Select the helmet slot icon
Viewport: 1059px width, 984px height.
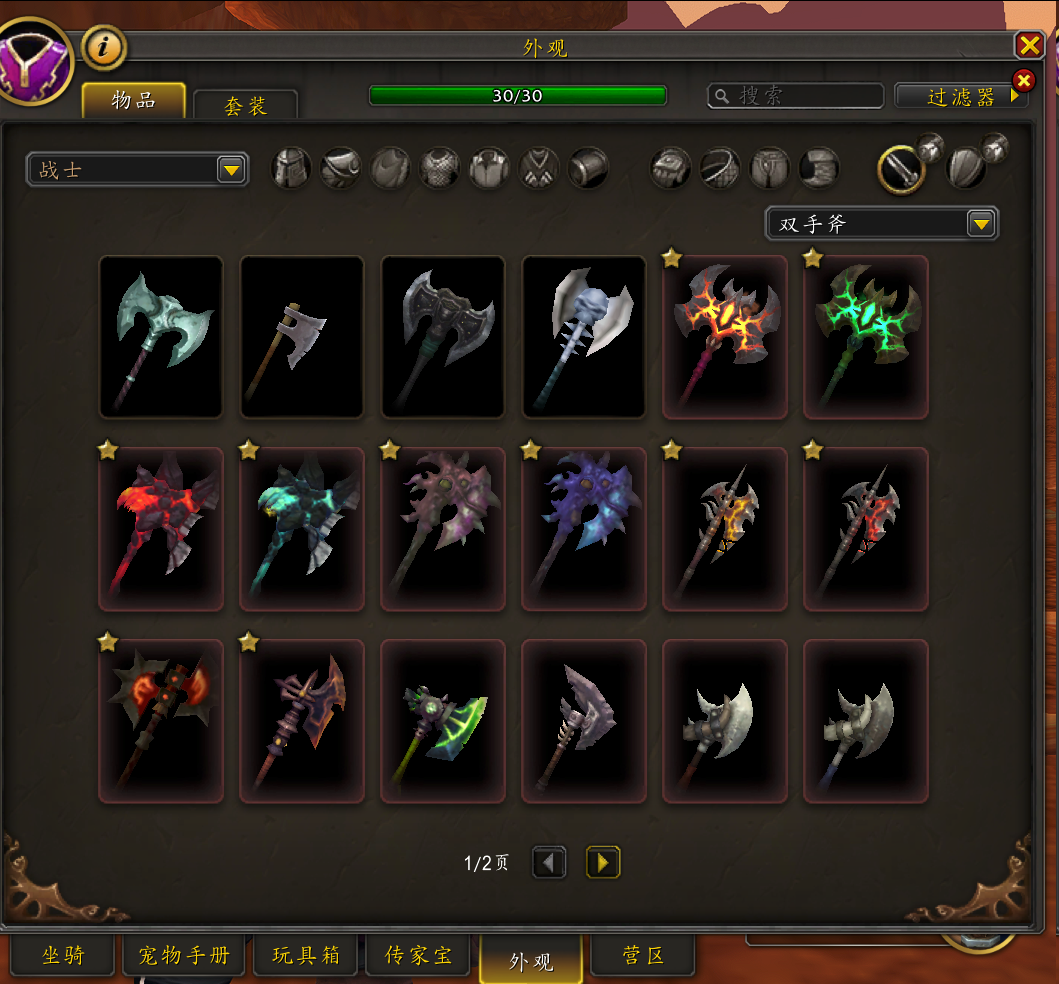point(292,168)
